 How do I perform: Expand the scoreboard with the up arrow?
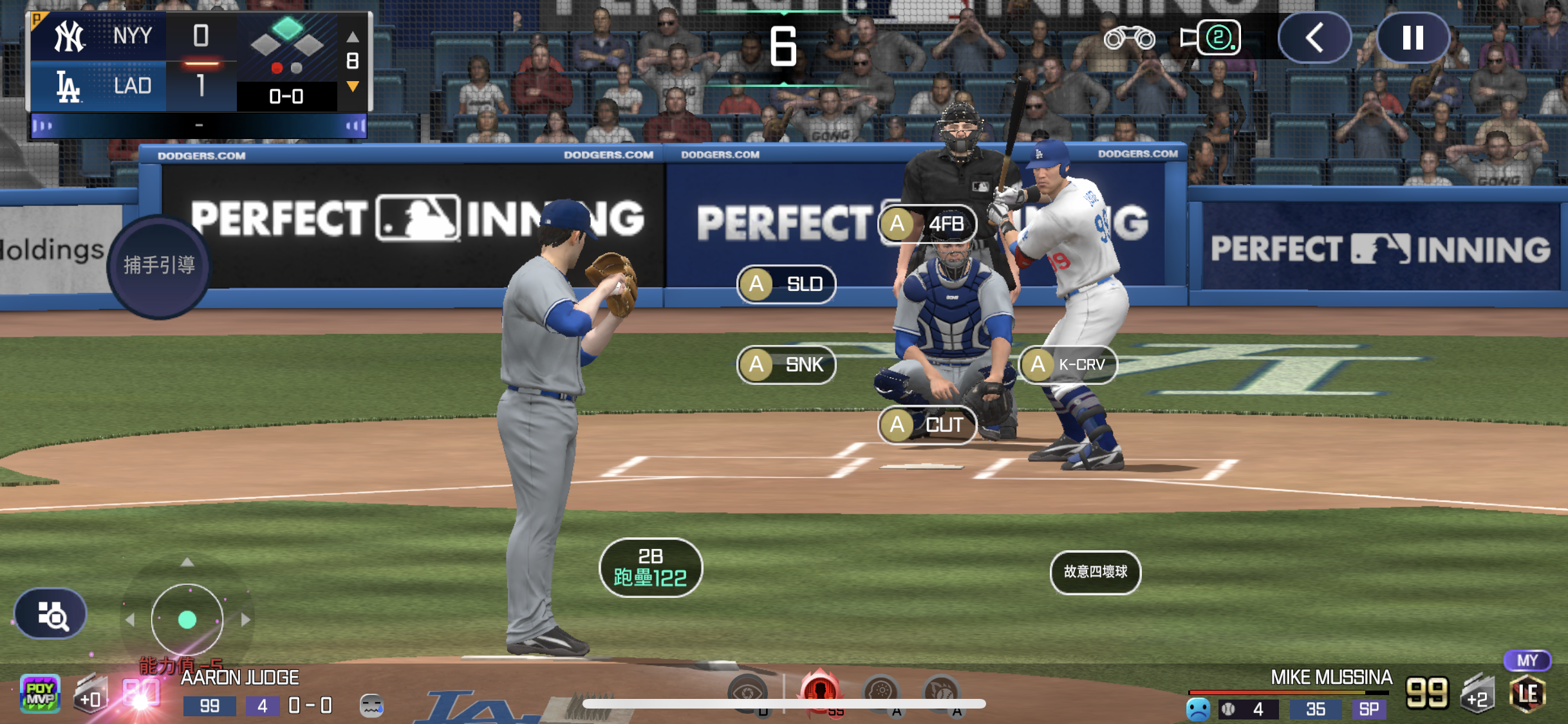click(353, 37)
